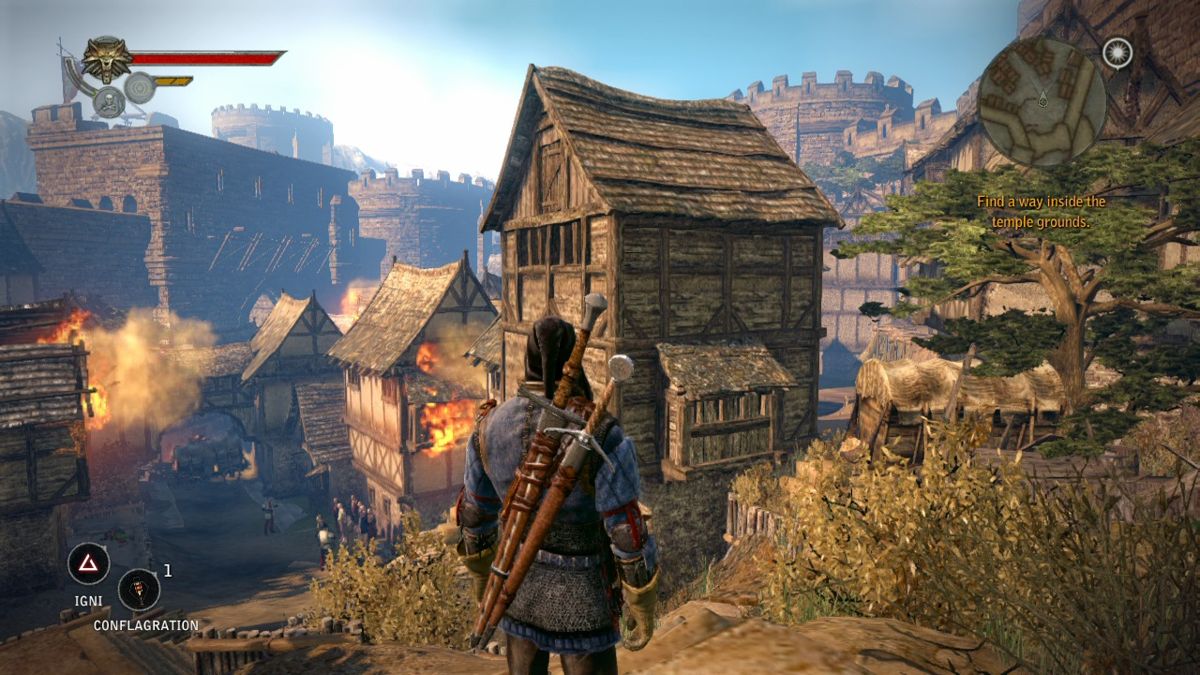Select the skull and crossbones status icon
The width and height of the screenshot is (1200, 675).
[x=108, y=101]
